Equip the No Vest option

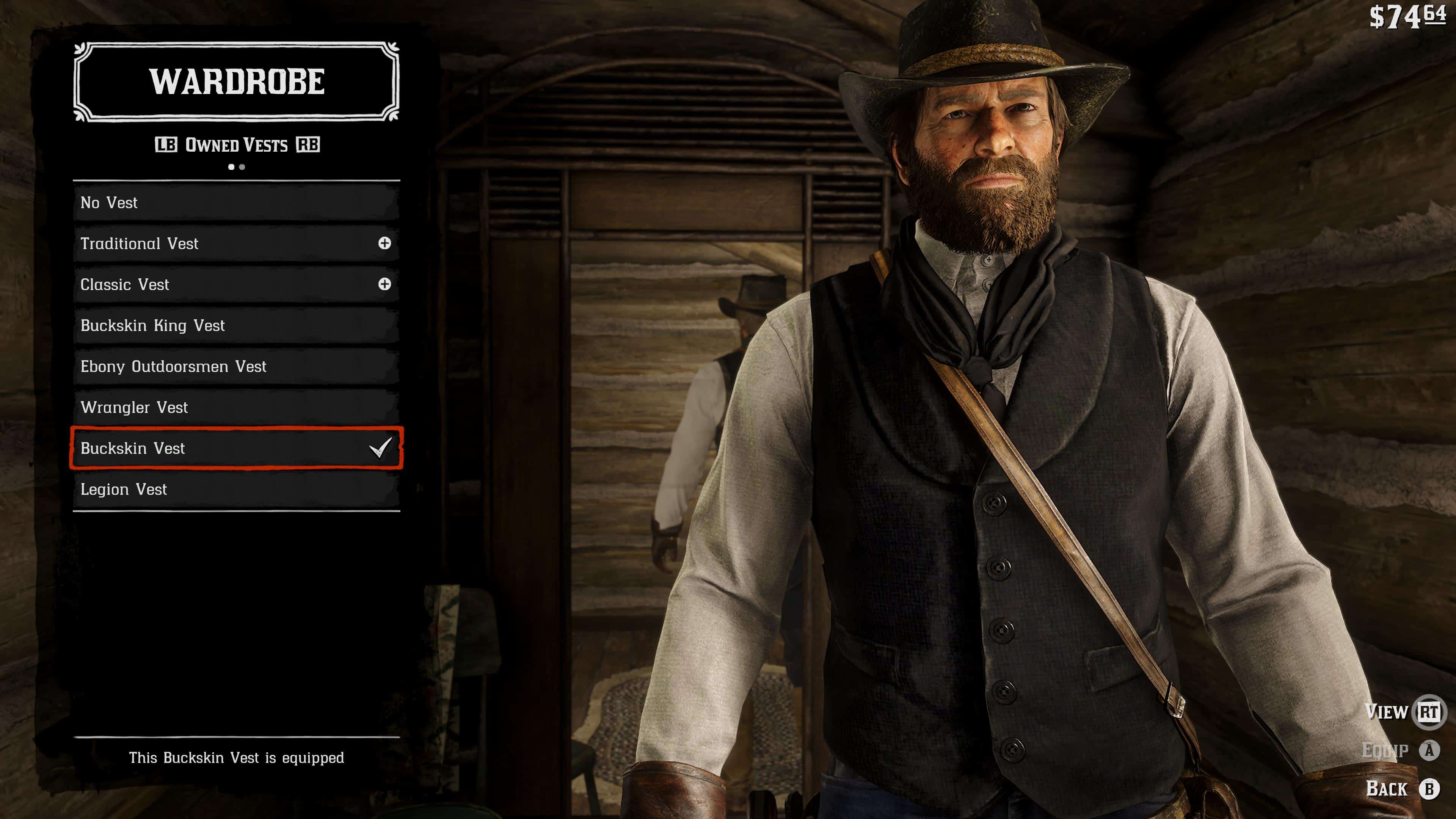[x=226, y=203]
